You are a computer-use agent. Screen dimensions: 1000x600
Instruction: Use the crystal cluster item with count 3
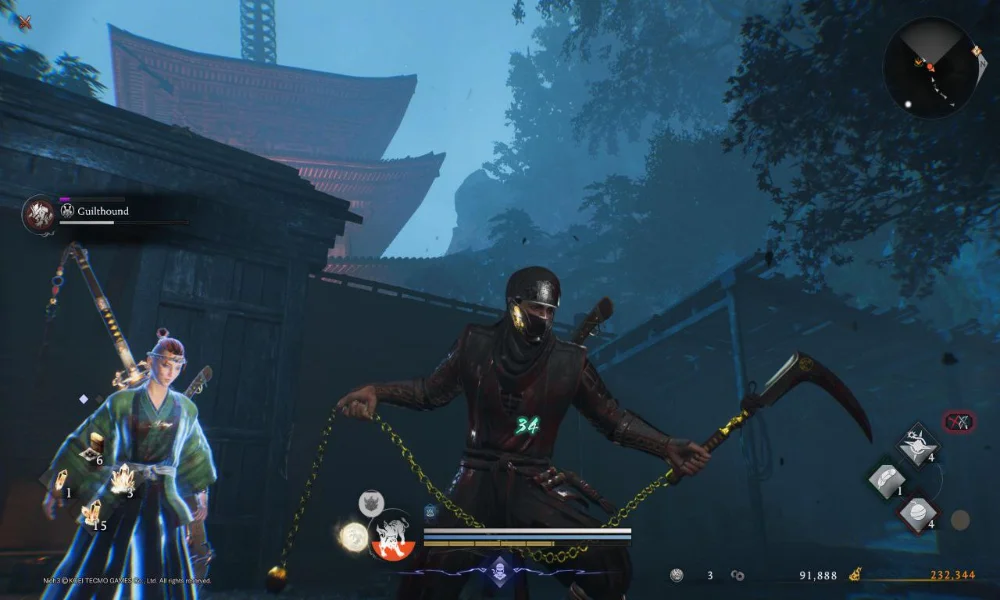tap(122, 479)
